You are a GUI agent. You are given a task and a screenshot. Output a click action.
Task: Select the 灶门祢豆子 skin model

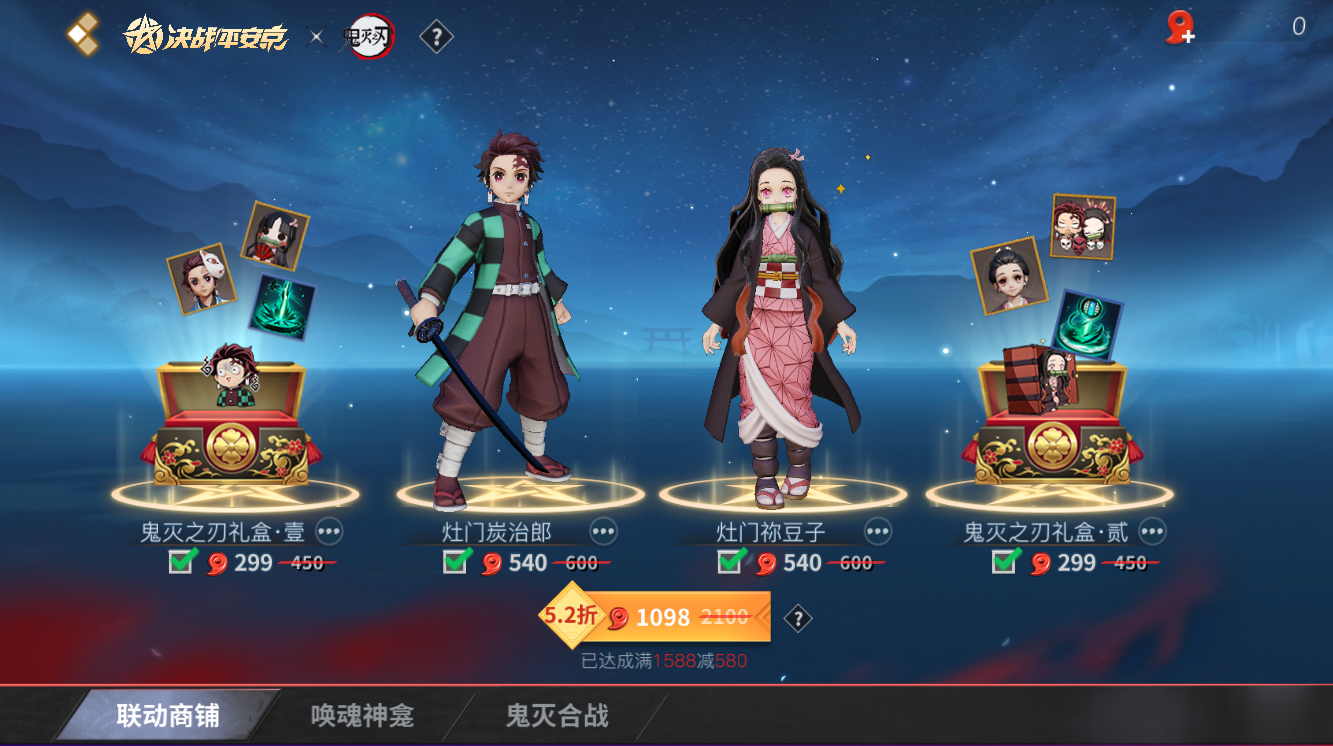[x=782, y=320]
